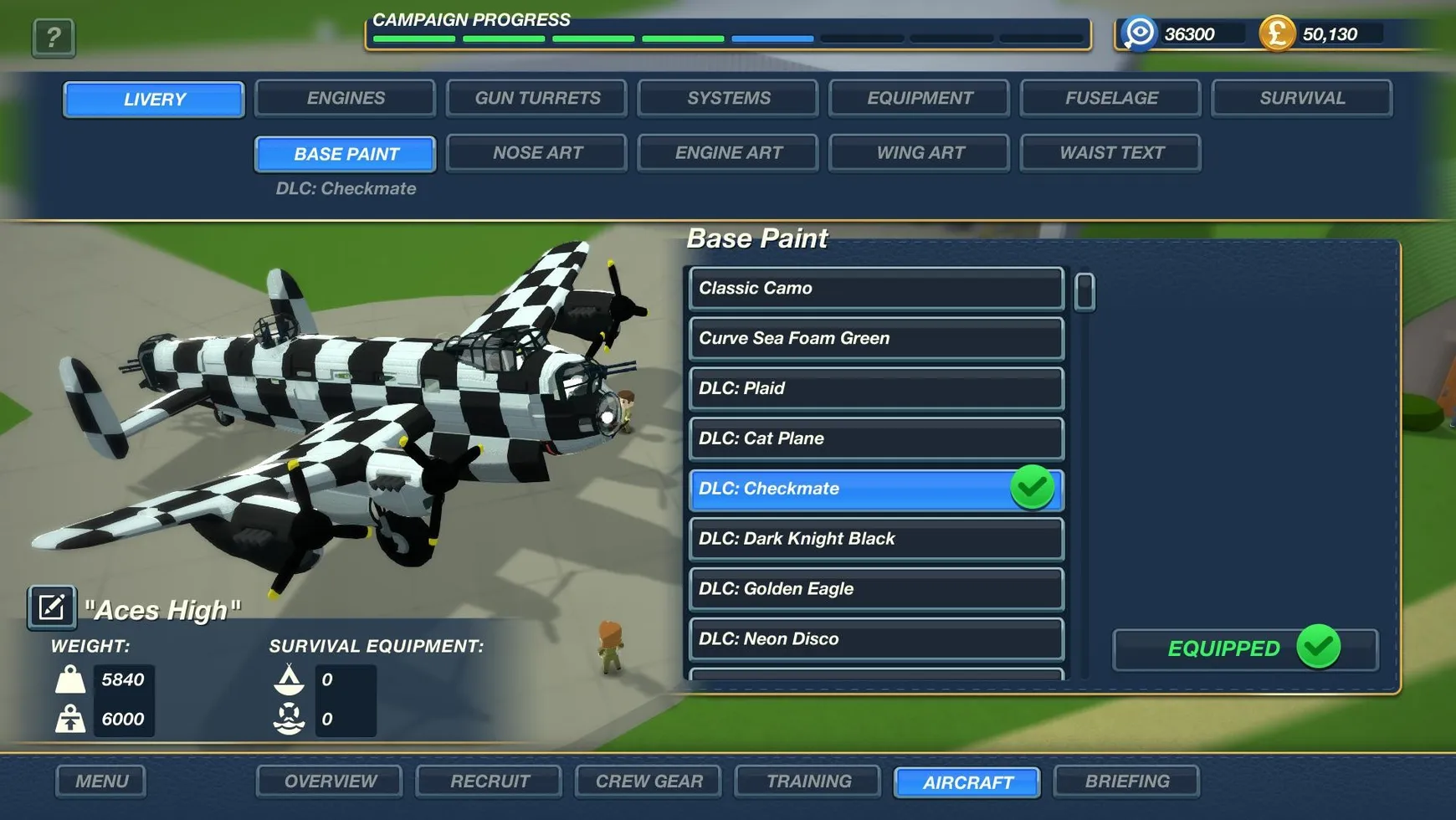Open the help question mark icon
The width and height of the screenshot is (1456, 820).
pyautogui.click(x=53, y=37)
